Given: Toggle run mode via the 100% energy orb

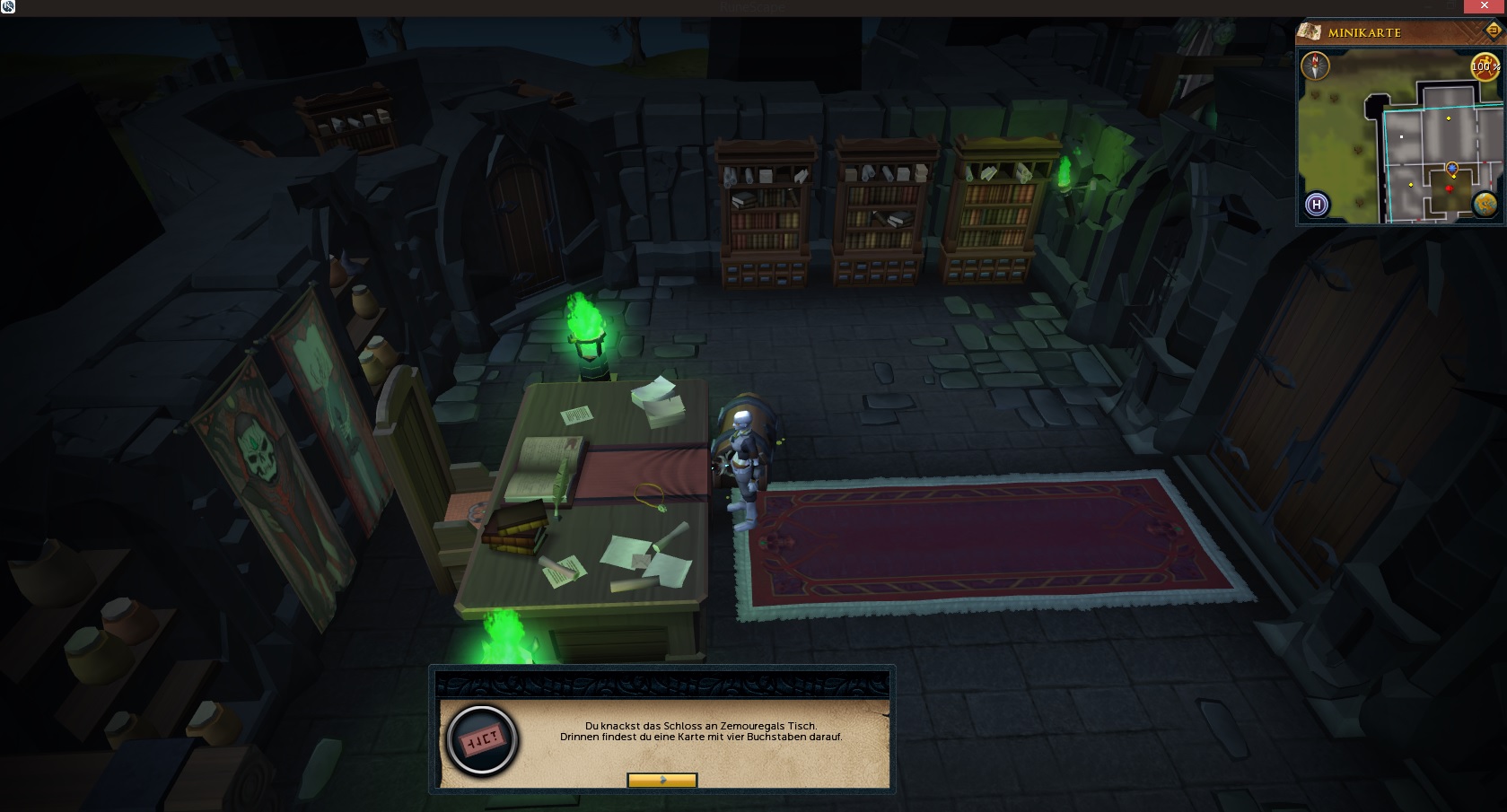Looking at the screenshot, I should click(x=1485, y=66).
